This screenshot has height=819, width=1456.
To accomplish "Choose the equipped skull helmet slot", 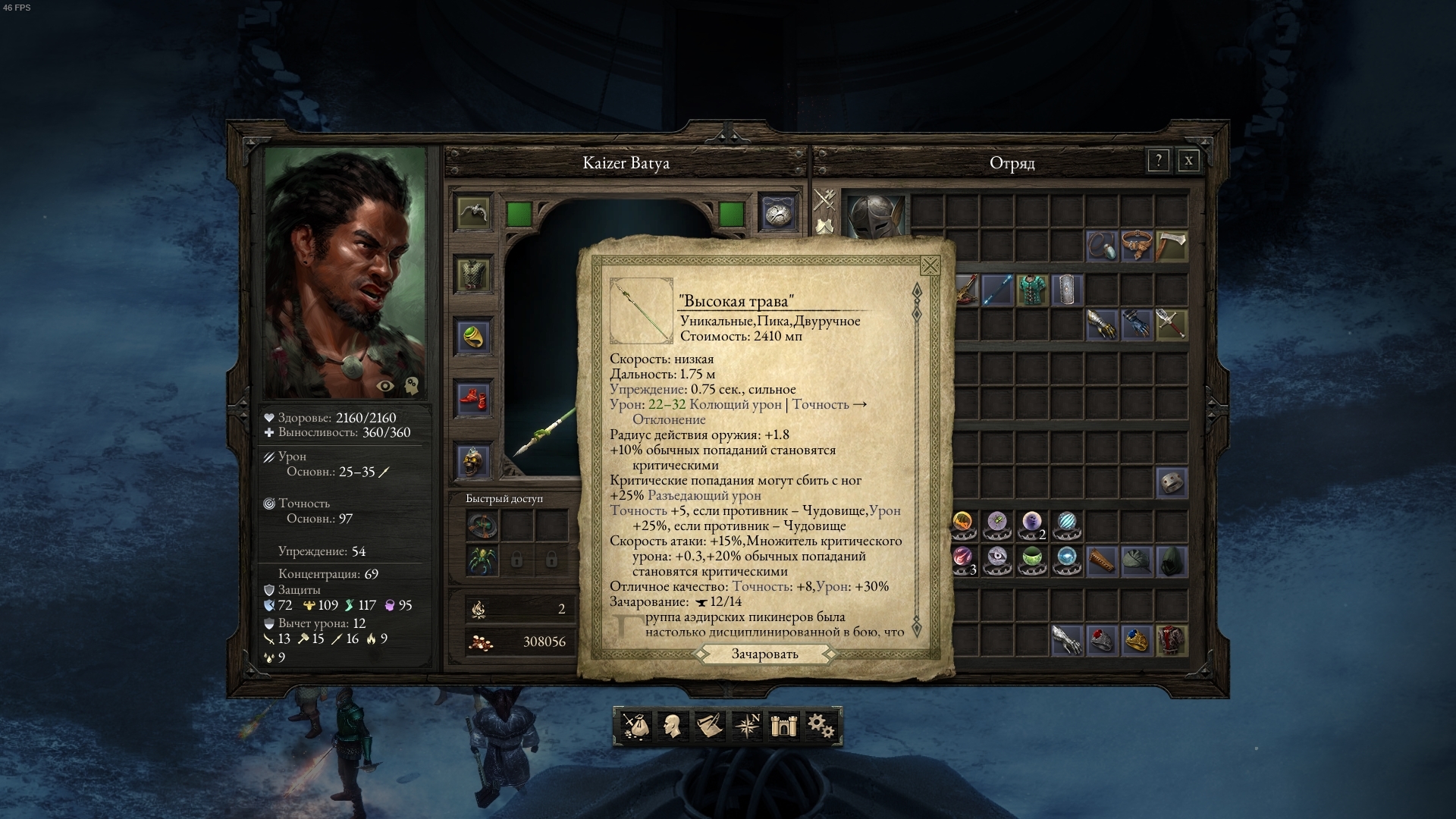I will pos(473,460).
